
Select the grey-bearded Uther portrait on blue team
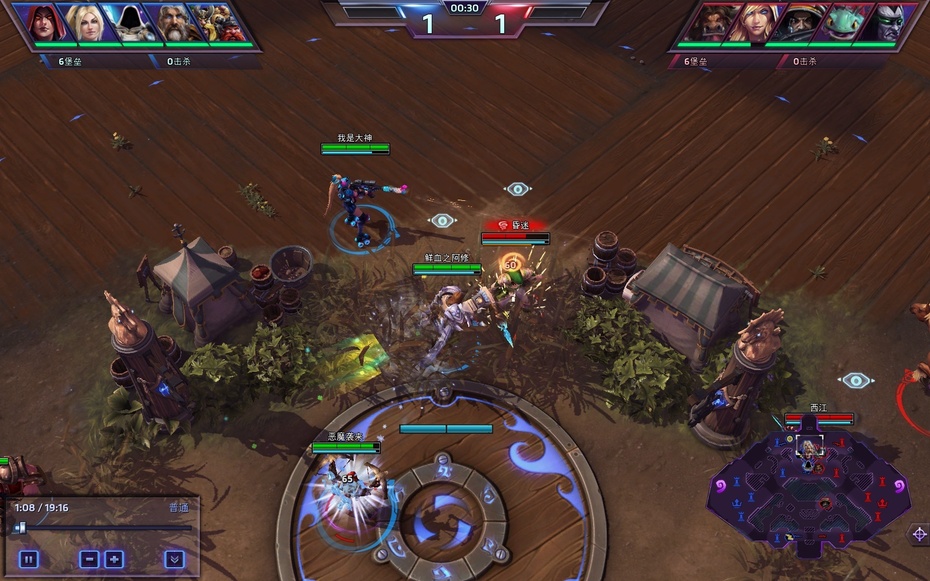[x=175, y=23]
